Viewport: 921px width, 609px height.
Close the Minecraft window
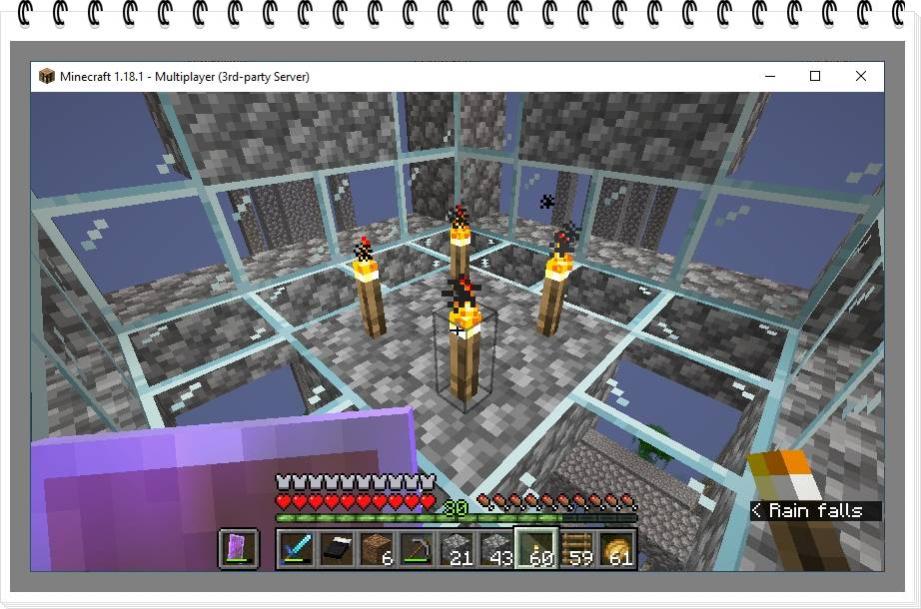(x=861, y=76)
